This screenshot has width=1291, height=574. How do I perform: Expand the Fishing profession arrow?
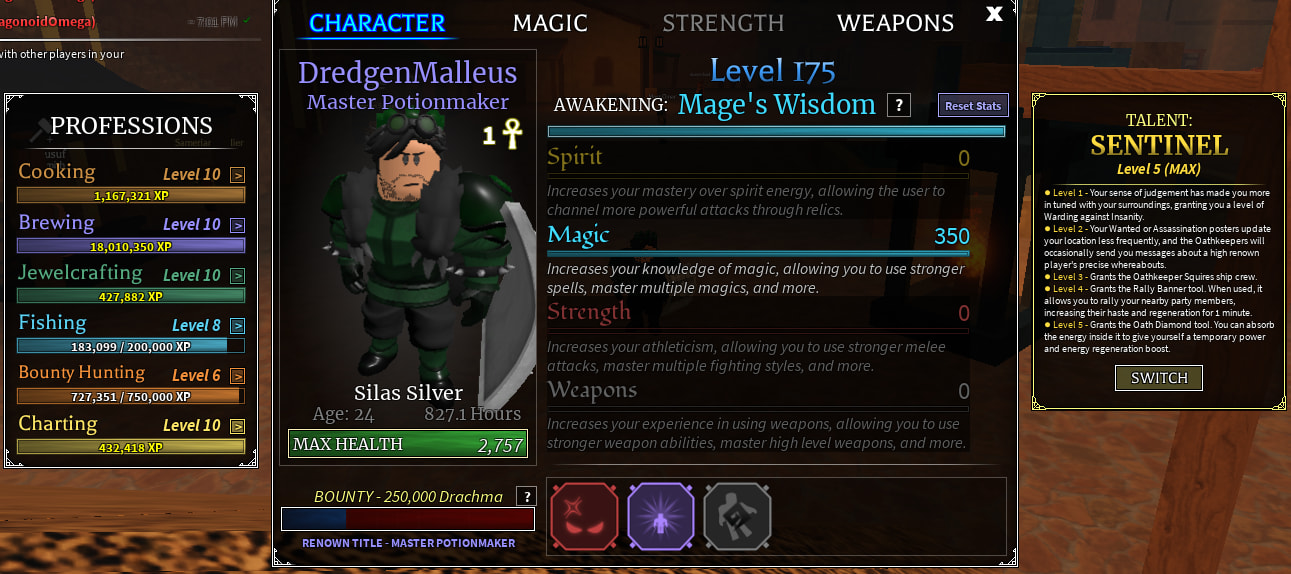[x=238, y=325]
